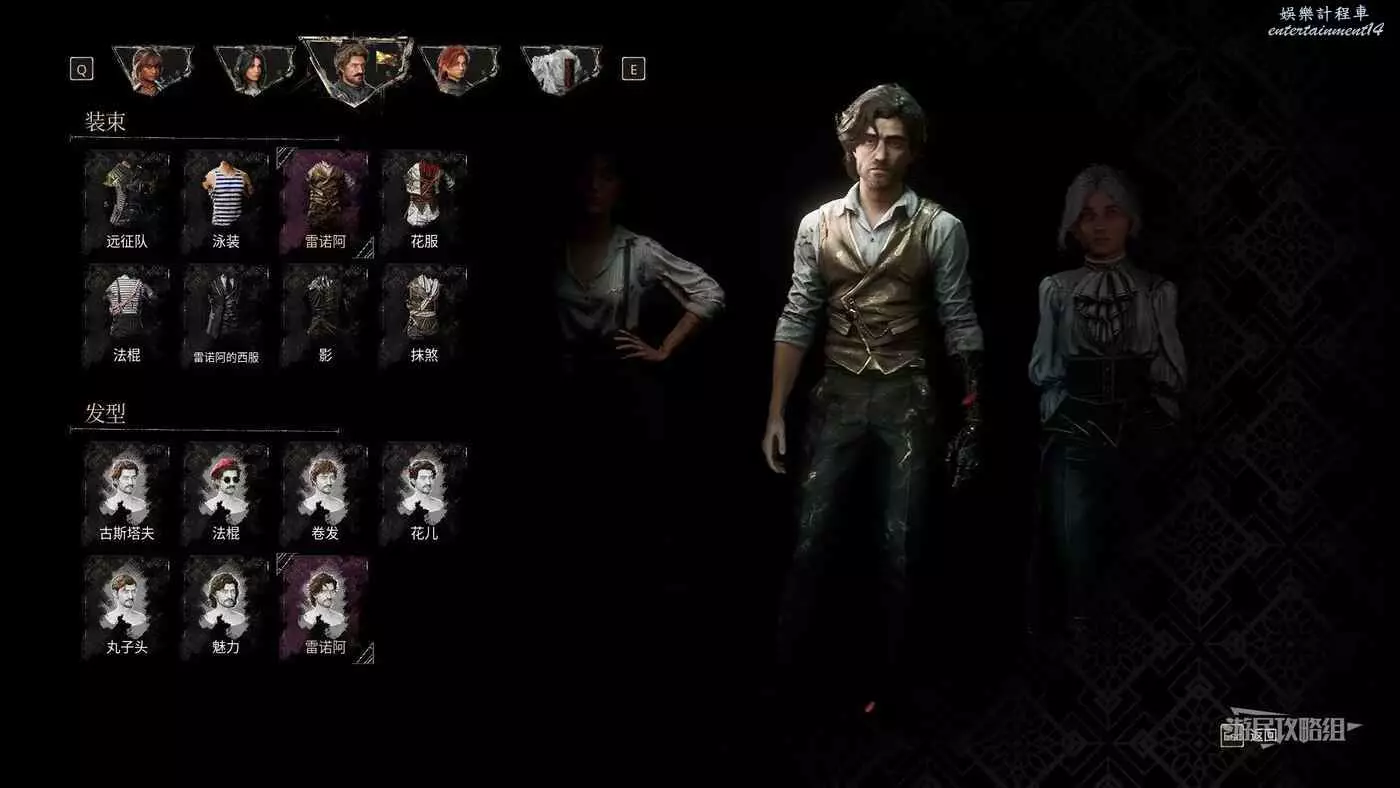Choose the 花儿 hairstyle

(424, 491)
